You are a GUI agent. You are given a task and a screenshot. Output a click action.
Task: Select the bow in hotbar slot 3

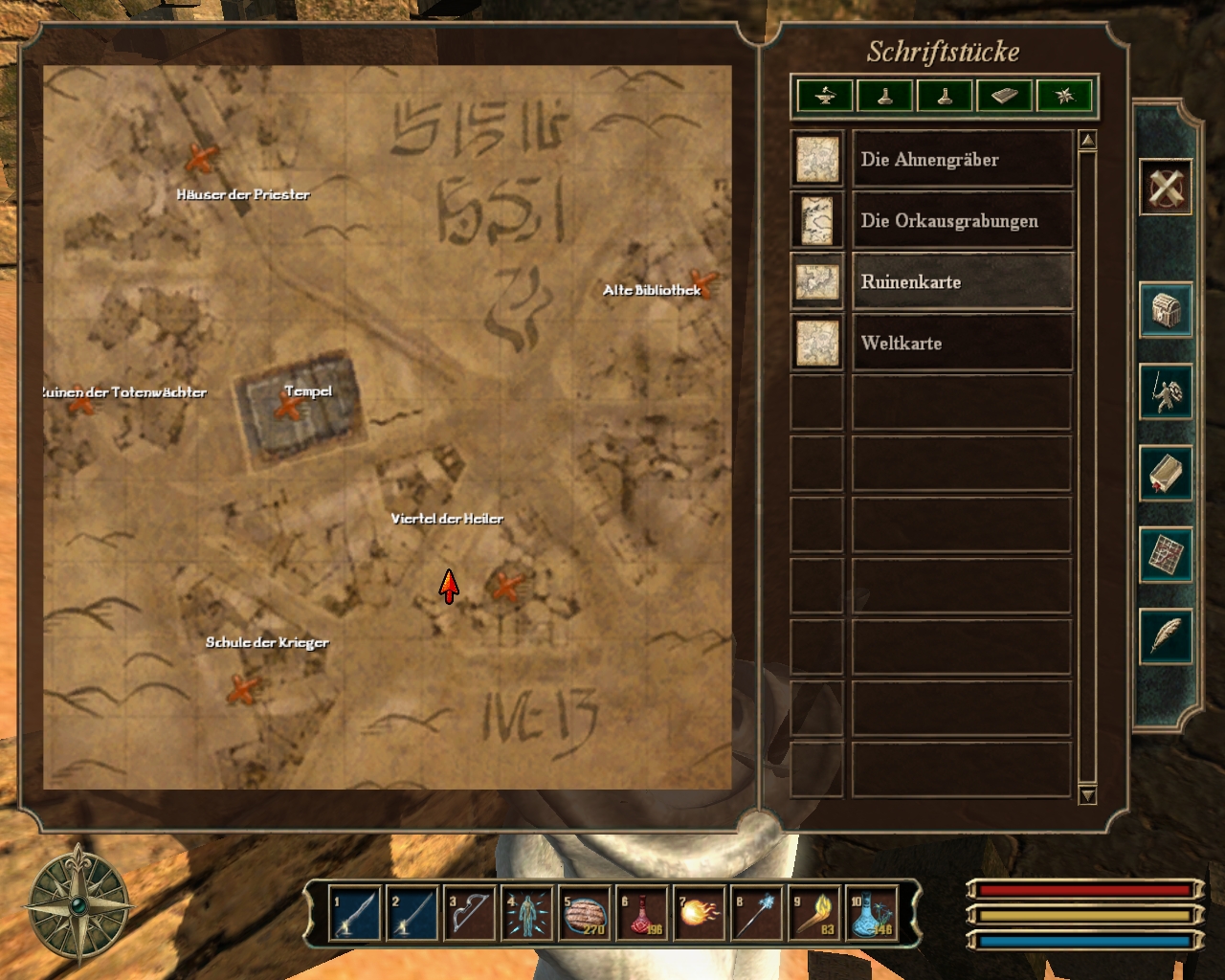[x=469, y=915]
